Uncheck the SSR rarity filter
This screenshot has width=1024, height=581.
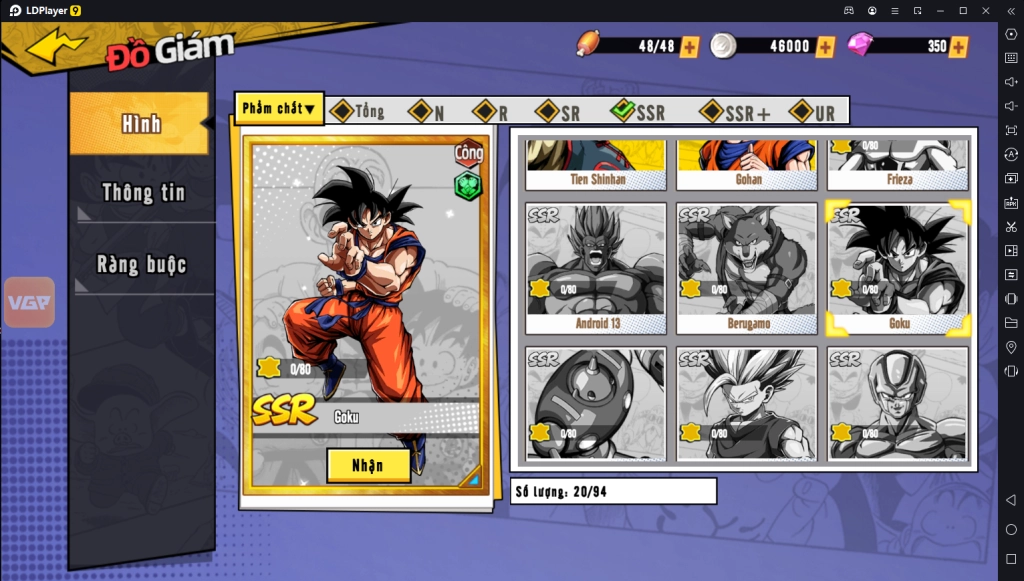click(x=637, y=112)
